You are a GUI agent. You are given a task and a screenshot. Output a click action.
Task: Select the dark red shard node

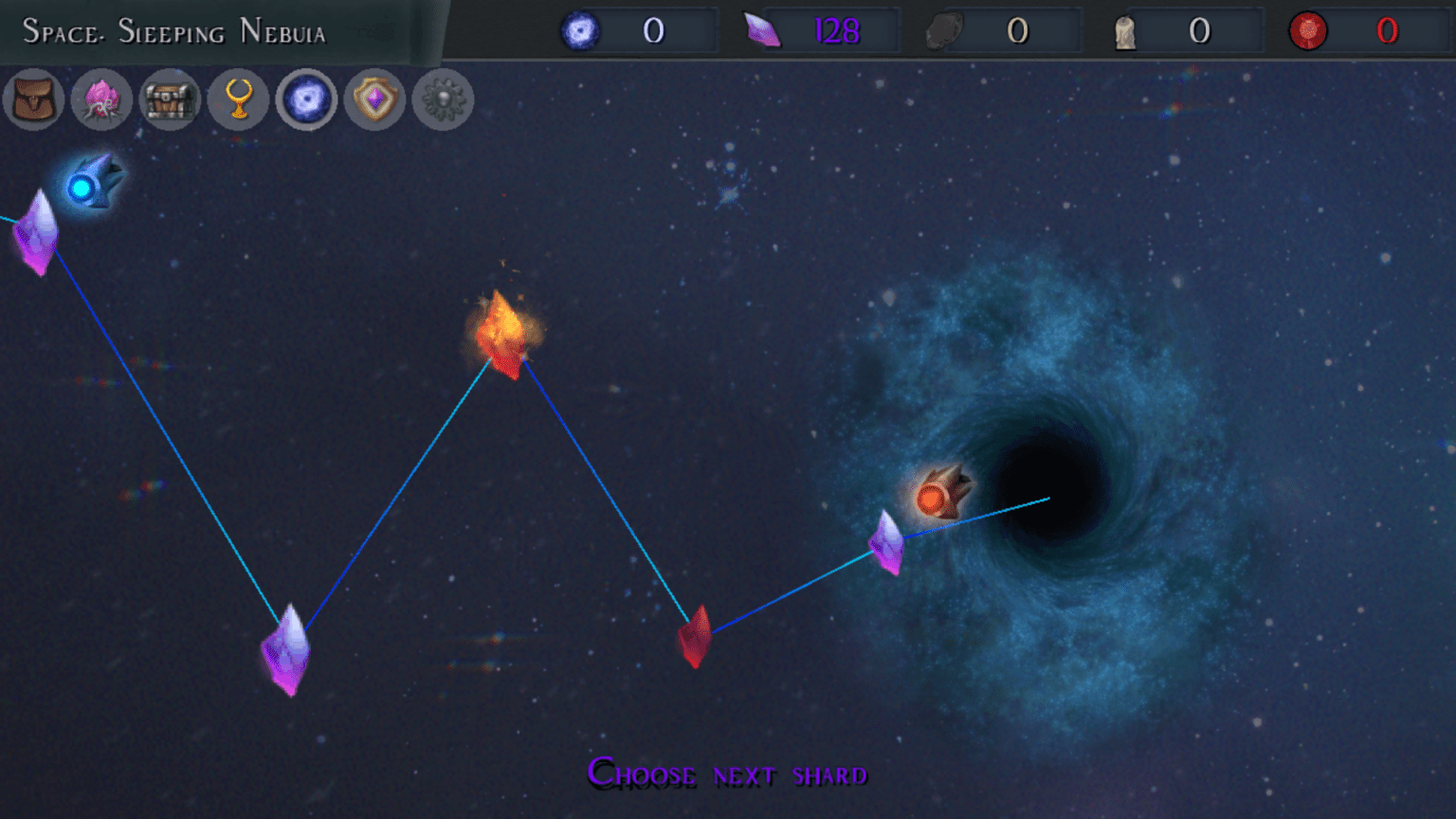(696, 637)
